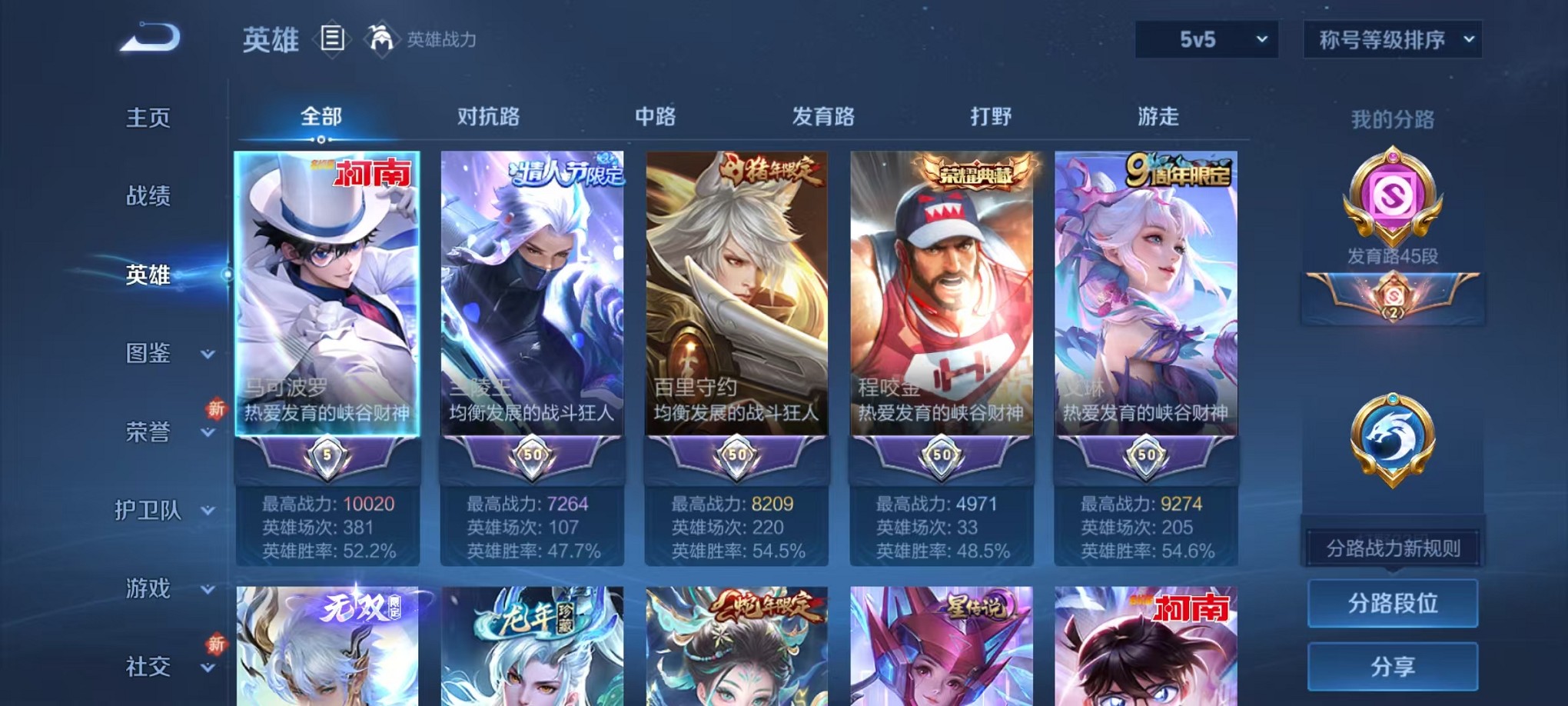Click the 分享 button
Viewport: 1568px width, 706px height.
click(x=1393, y=664)
